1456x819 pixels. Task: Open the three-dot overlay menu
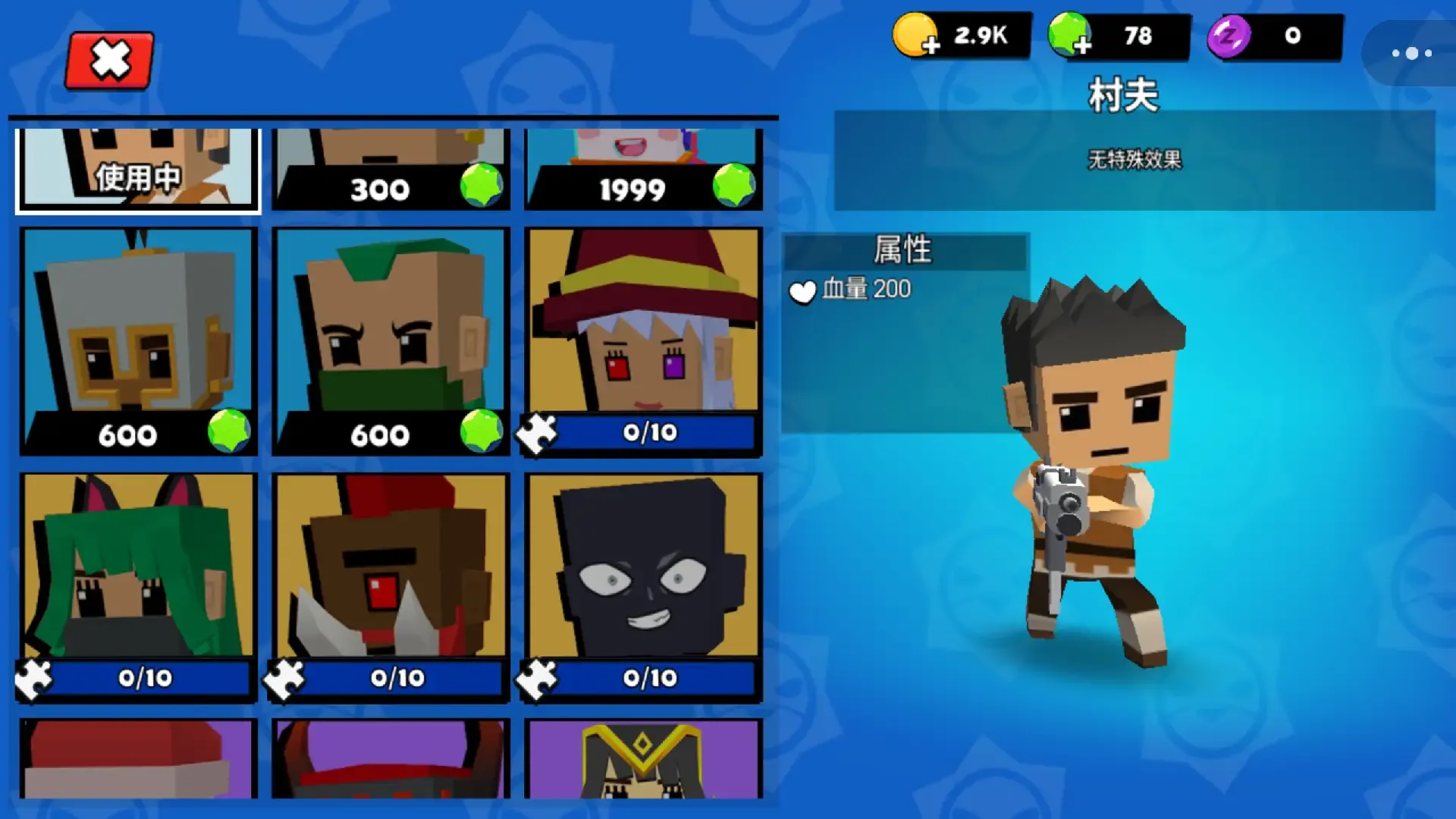point(1411,53)
